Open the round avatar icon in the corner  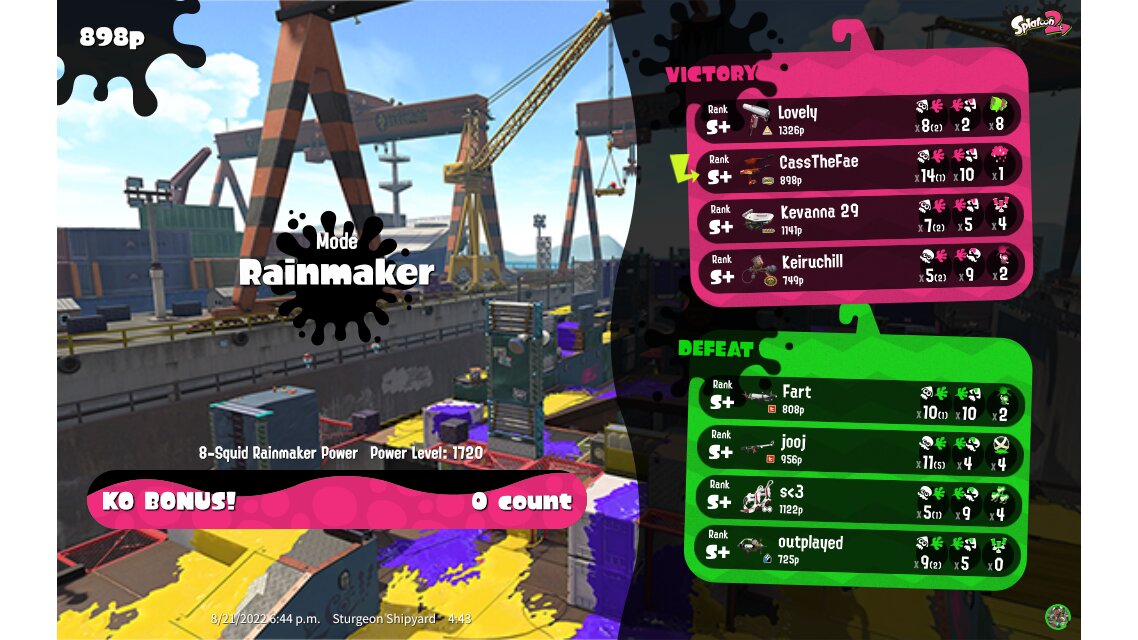click(1057, 616)
